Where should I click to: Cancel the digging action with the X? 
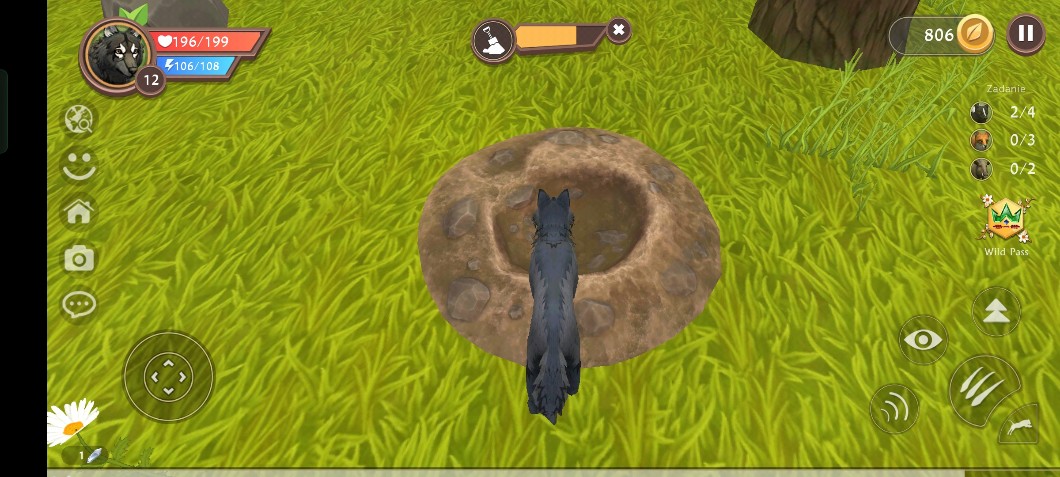pos(619,30)
